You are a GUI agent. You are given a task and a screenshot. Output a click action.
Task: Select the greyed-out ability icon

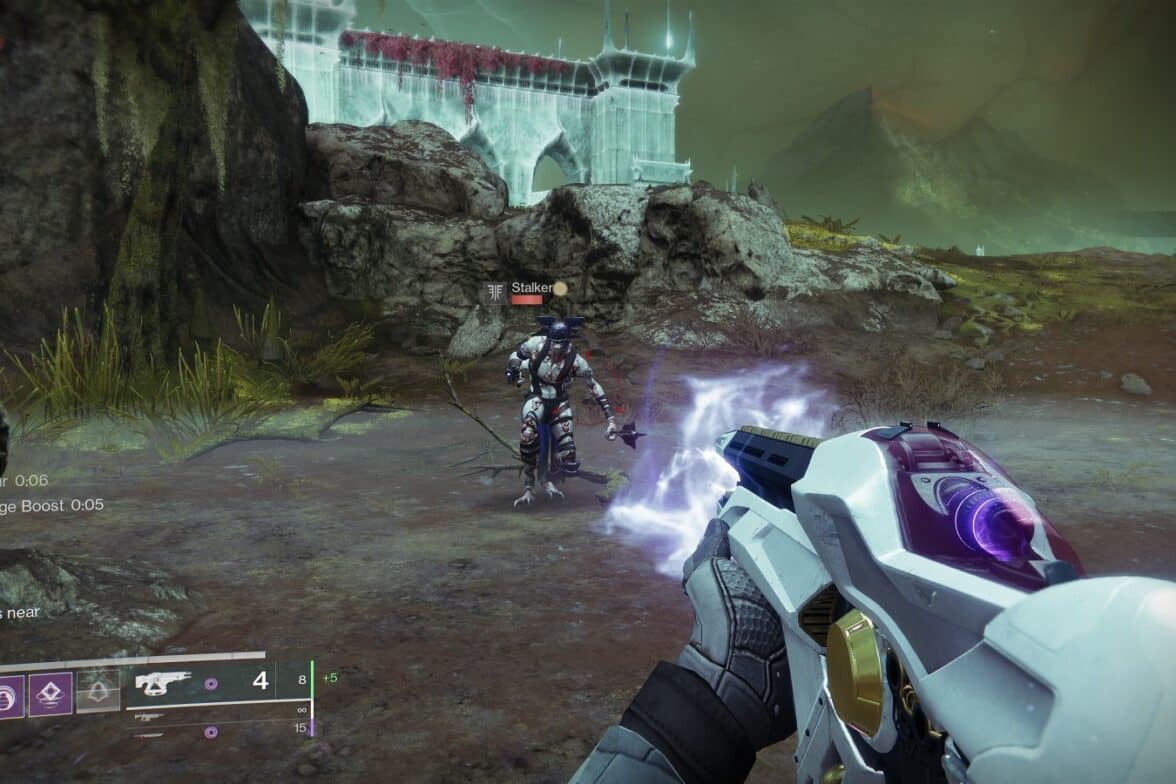pos(98,692)
